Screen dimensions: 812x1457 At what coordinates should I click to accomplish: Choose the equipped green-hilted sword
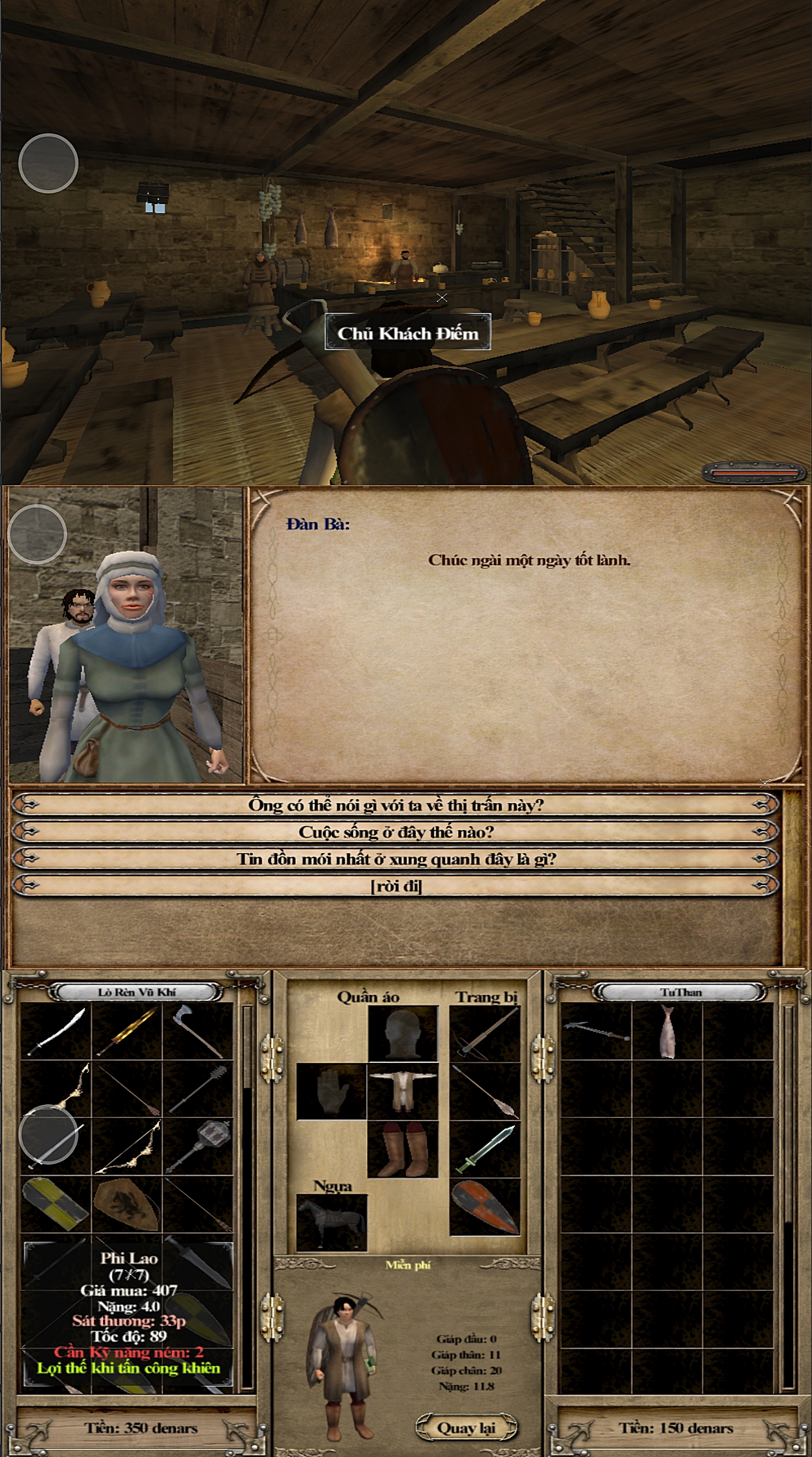484,1149
